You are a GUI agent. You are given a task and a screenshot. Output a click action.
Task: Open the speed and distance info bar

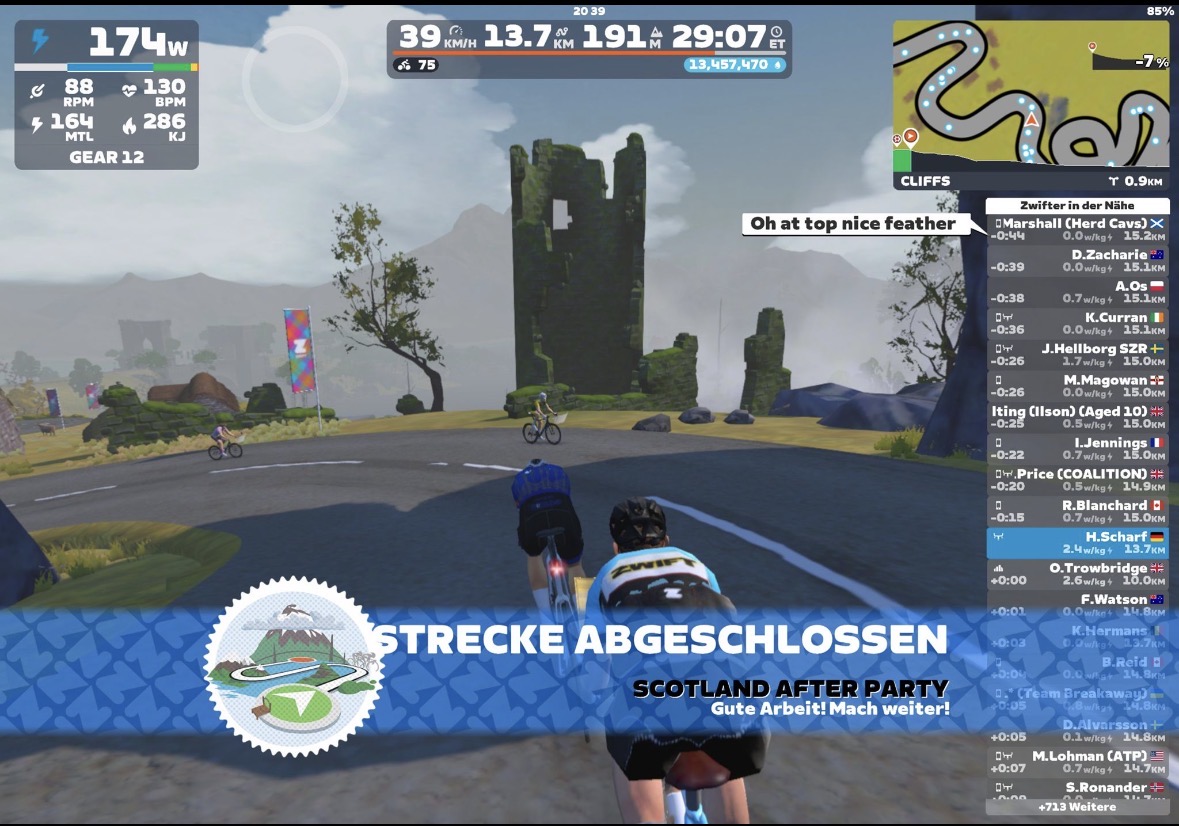(589, 49)
